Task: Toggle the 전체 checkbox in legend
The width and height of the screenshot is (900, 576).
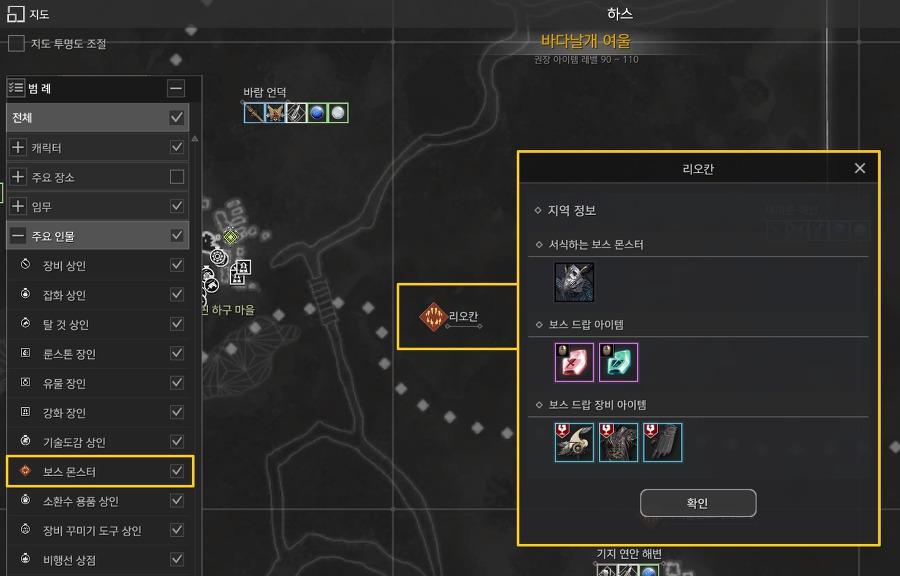Action: 177,118
